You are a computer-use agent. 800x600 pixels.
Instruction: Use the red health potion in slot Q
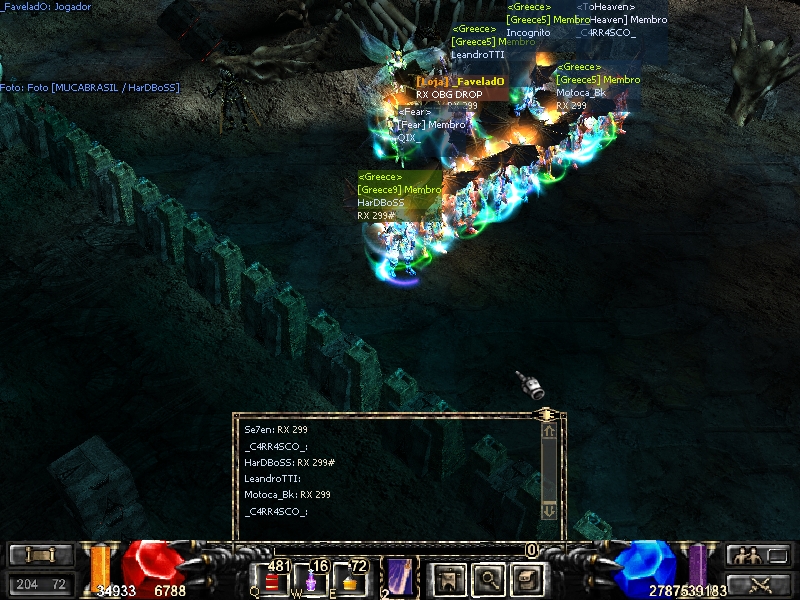[271, 582]
